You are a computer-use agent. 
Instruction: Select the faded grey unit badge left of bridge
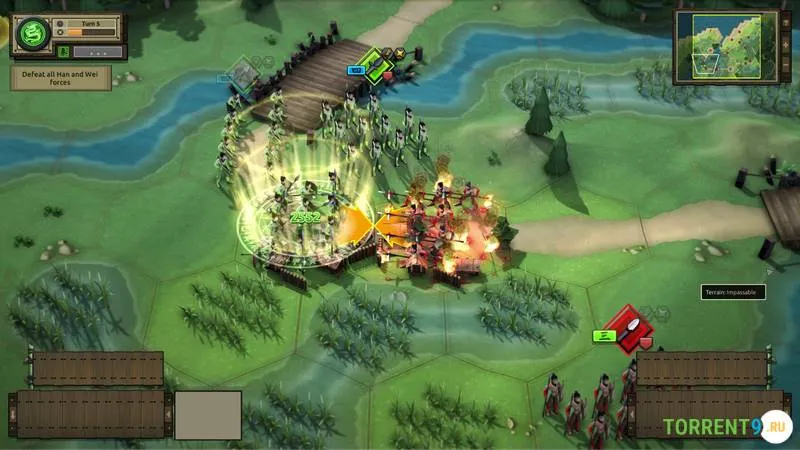[243, 72]
